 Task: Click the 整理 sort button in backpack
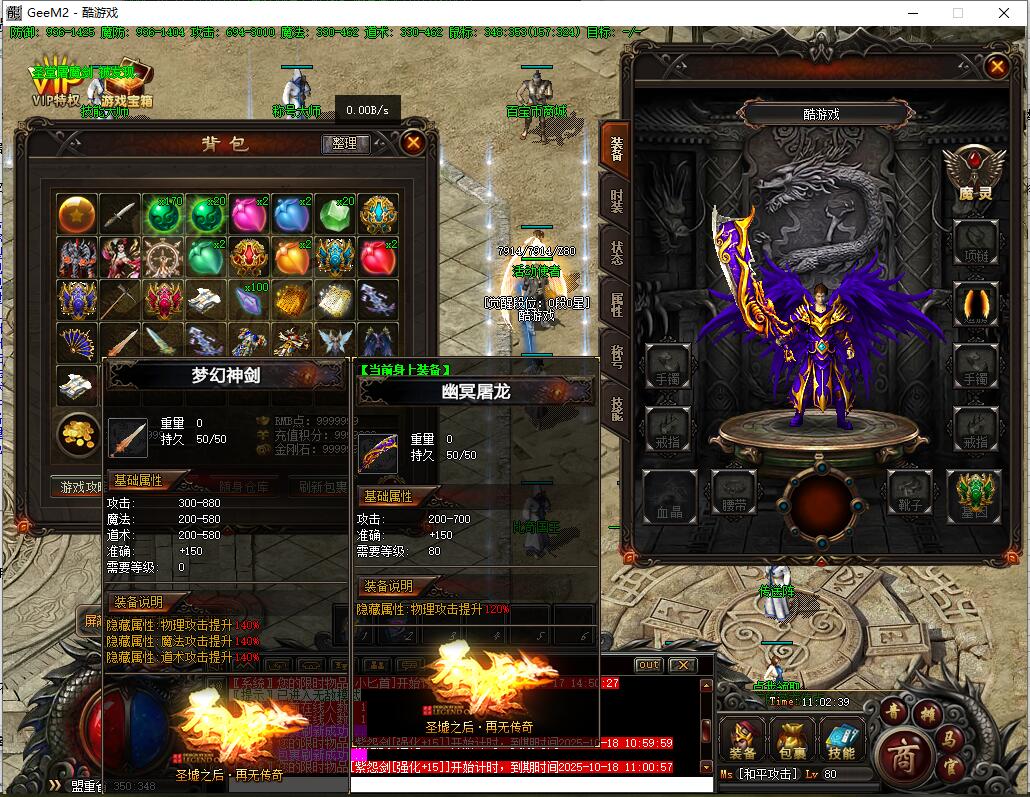[345, 144]
